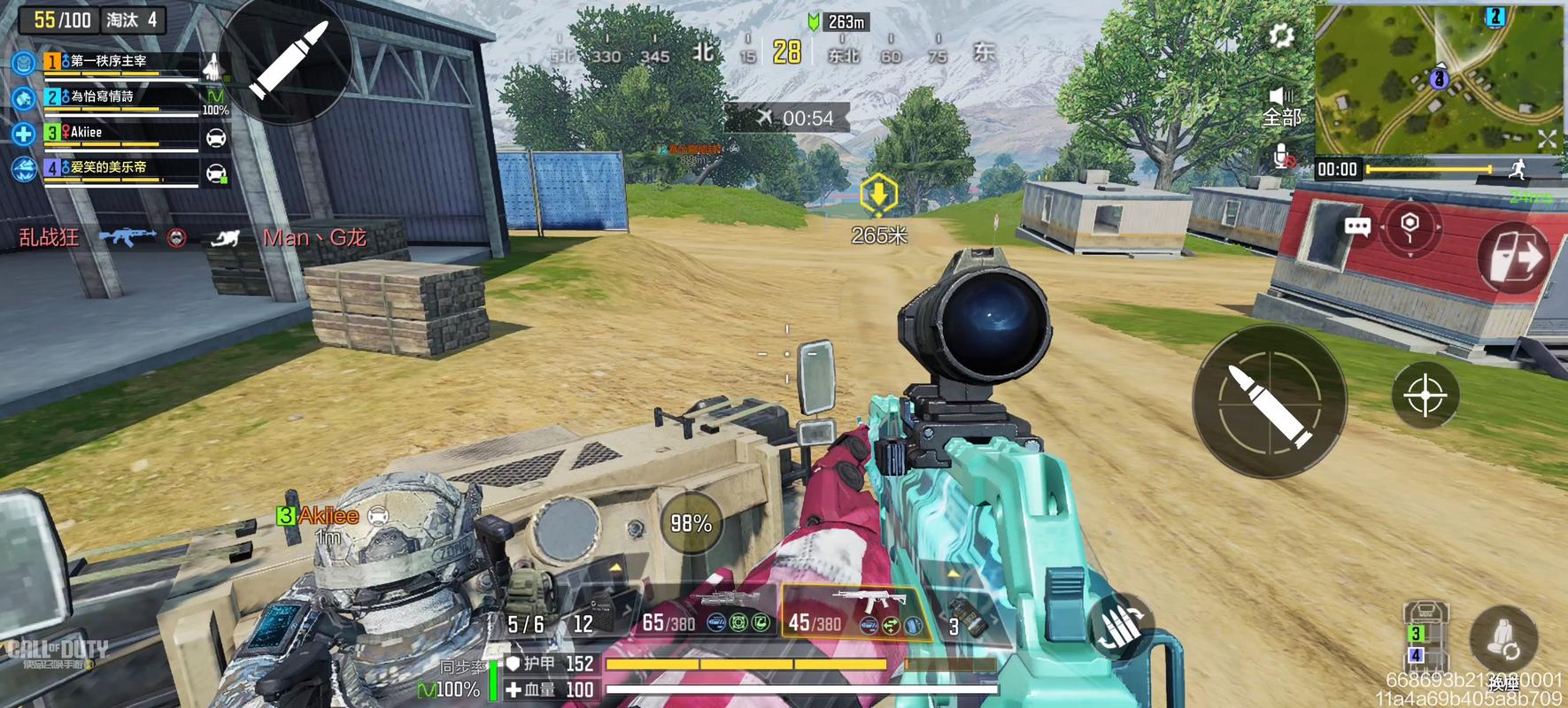Reload using the three-bullets button
The image size is (1568, 708).
pos(1119,624)
